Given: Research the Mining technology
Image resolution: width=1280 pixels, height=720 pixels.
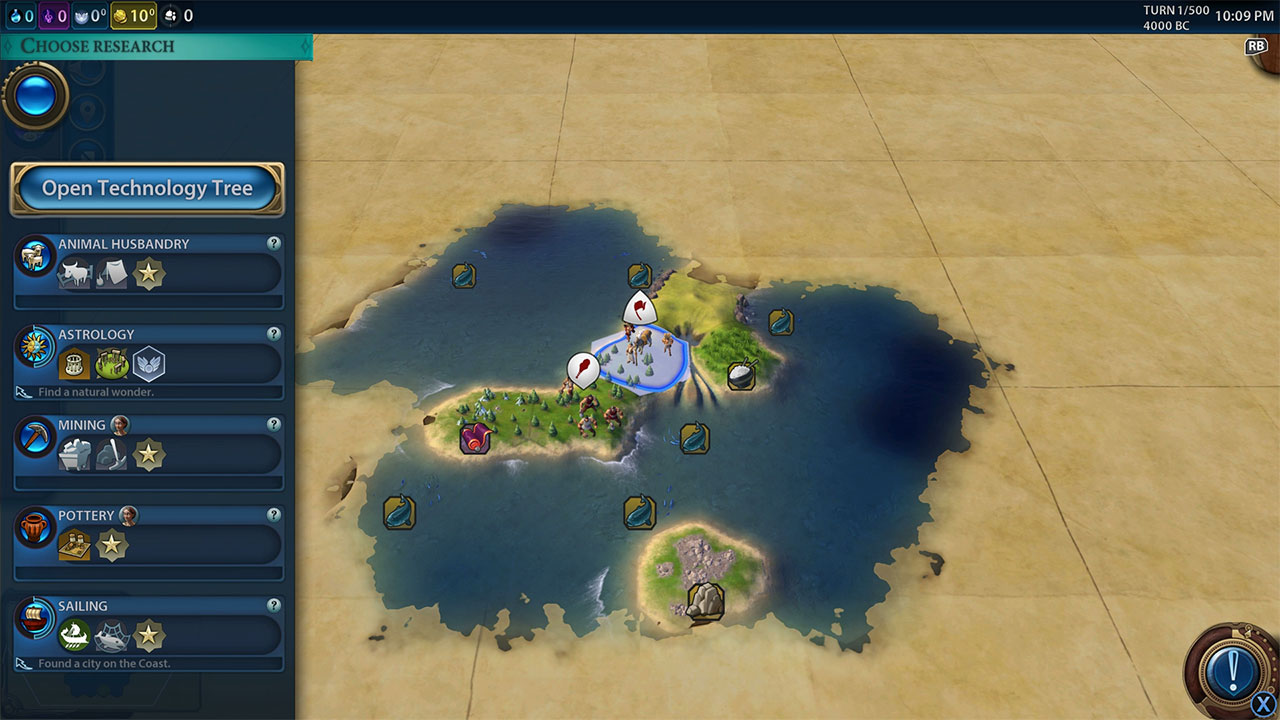Looking at the screenshot, I should click(x=150, y=452).
